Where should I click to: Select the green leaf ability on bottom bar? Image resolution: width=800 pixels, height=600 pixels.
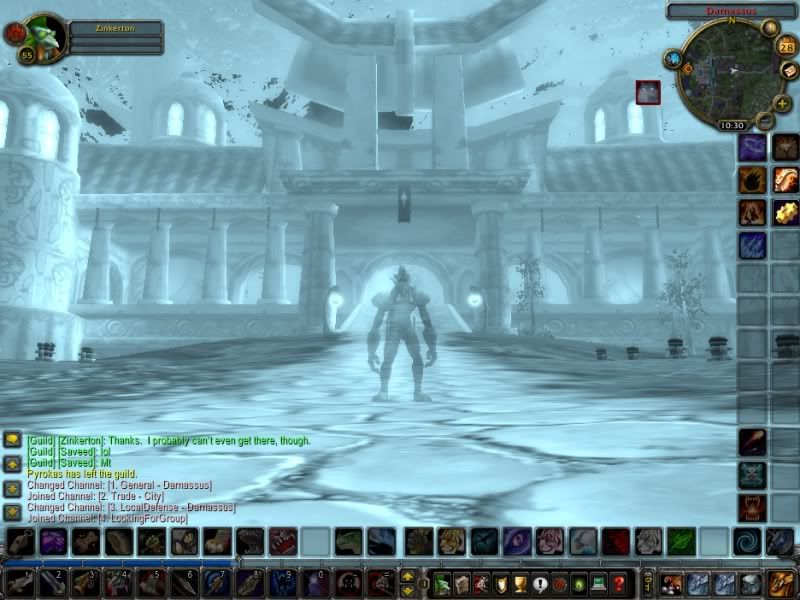pos(680,541)
